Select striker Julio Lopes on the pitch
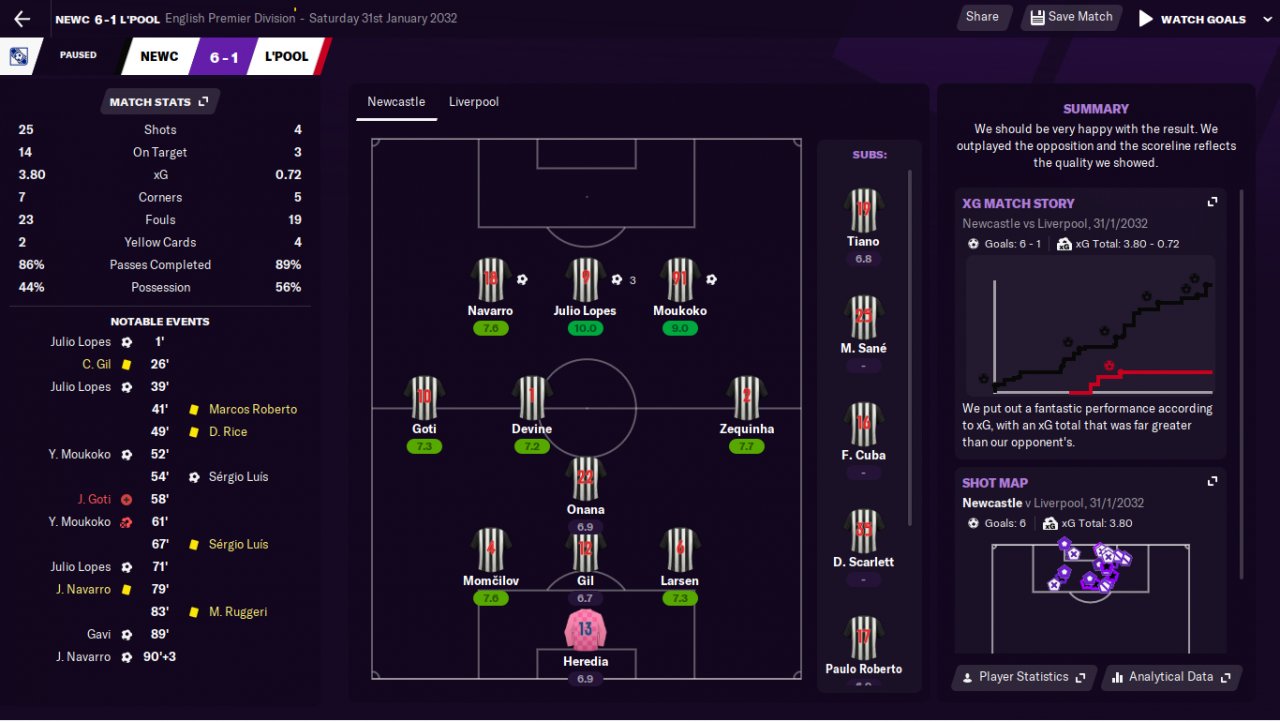This screenshot has width=1280, height=722. click(x=585, y=281)
